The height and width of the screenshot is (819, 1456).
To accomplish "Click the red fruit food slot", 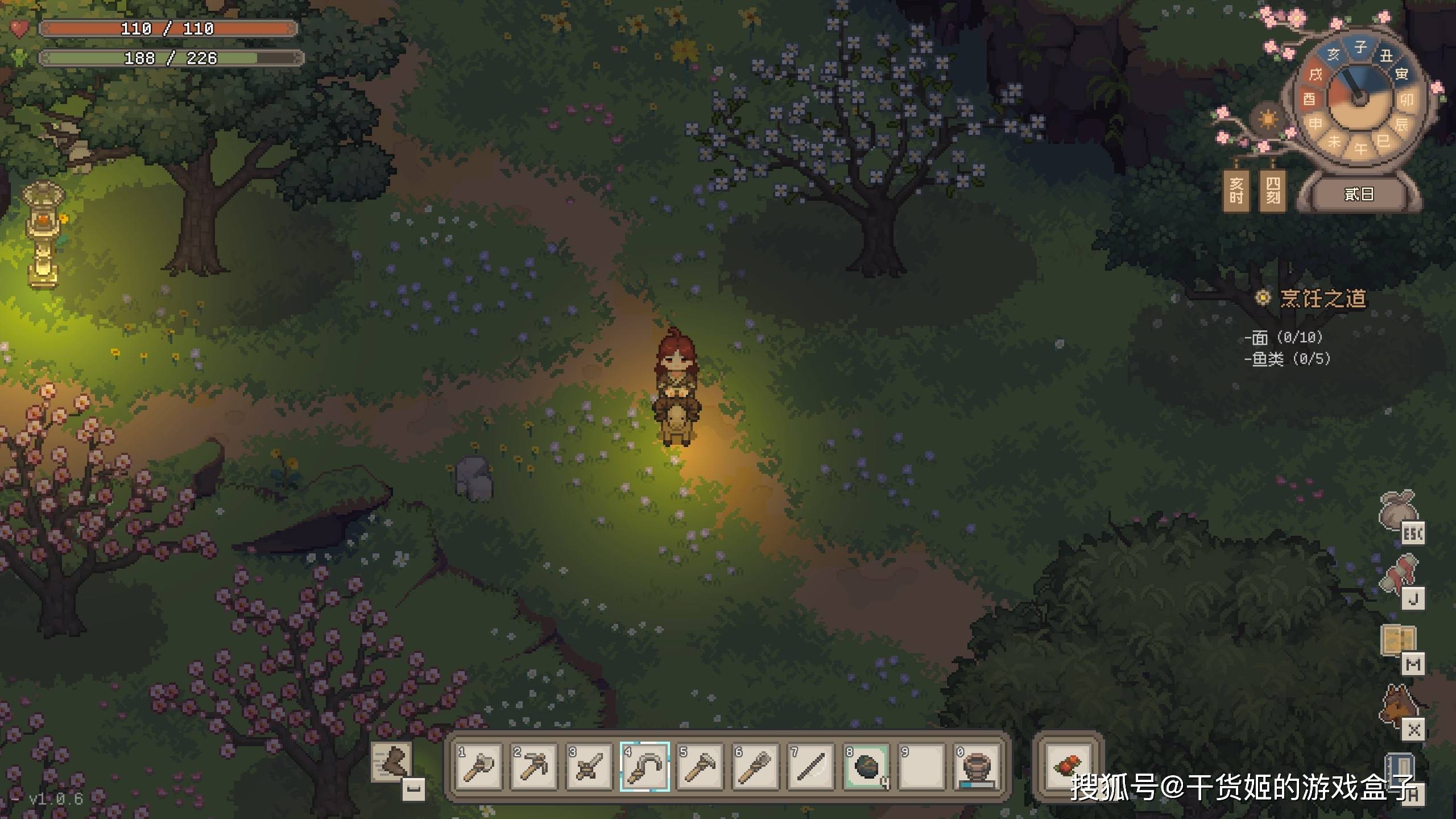I will tap(1068, 766).
